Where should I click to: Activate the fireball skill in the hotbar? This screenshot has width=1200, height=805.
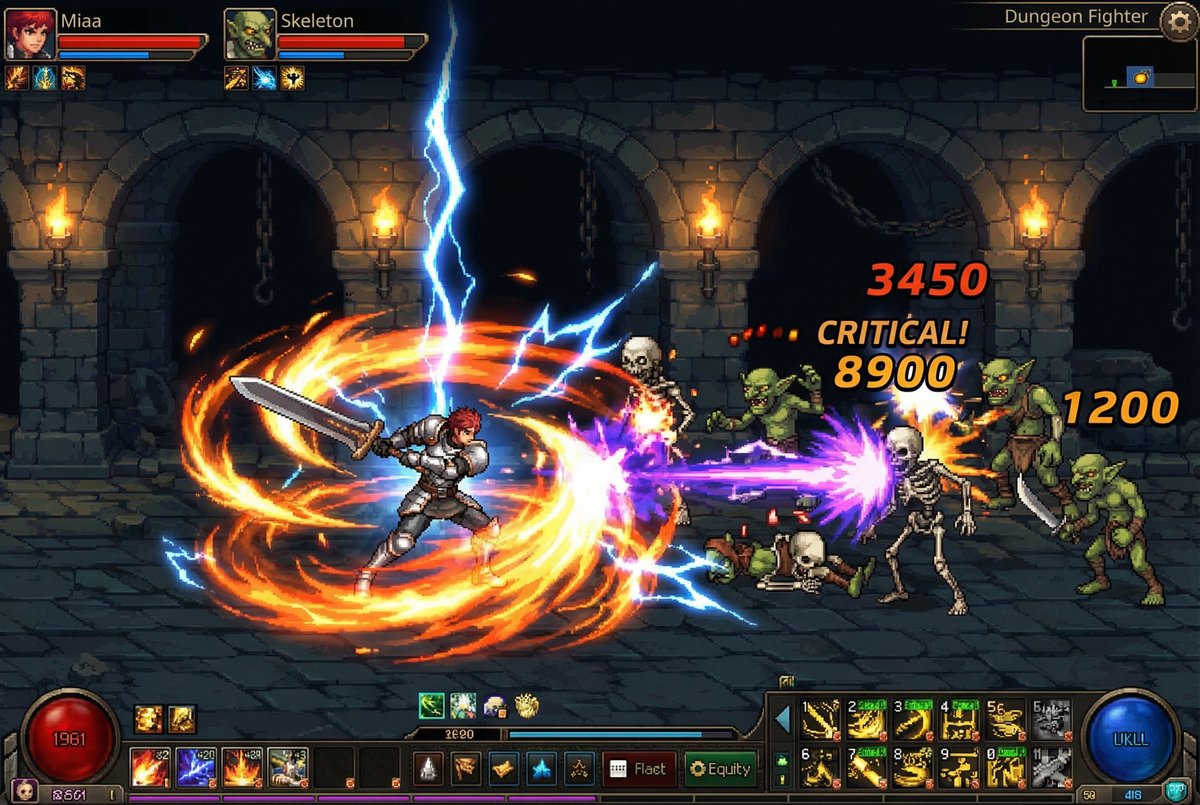click(x=150, y=768)
